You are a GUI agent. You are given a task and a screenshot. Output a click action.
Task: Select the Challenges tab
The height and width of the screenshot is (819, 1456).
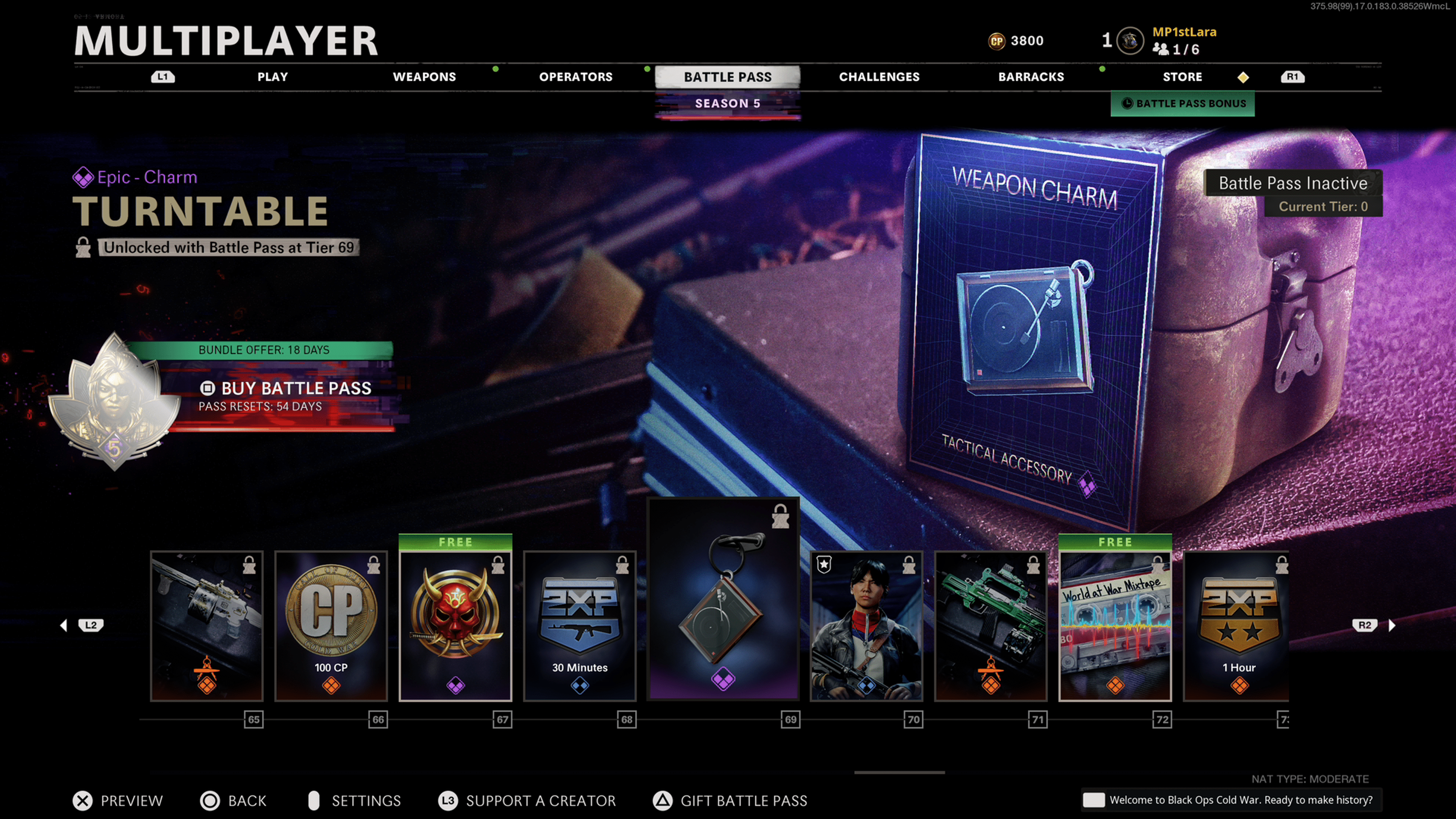click(x=879, y=77)
